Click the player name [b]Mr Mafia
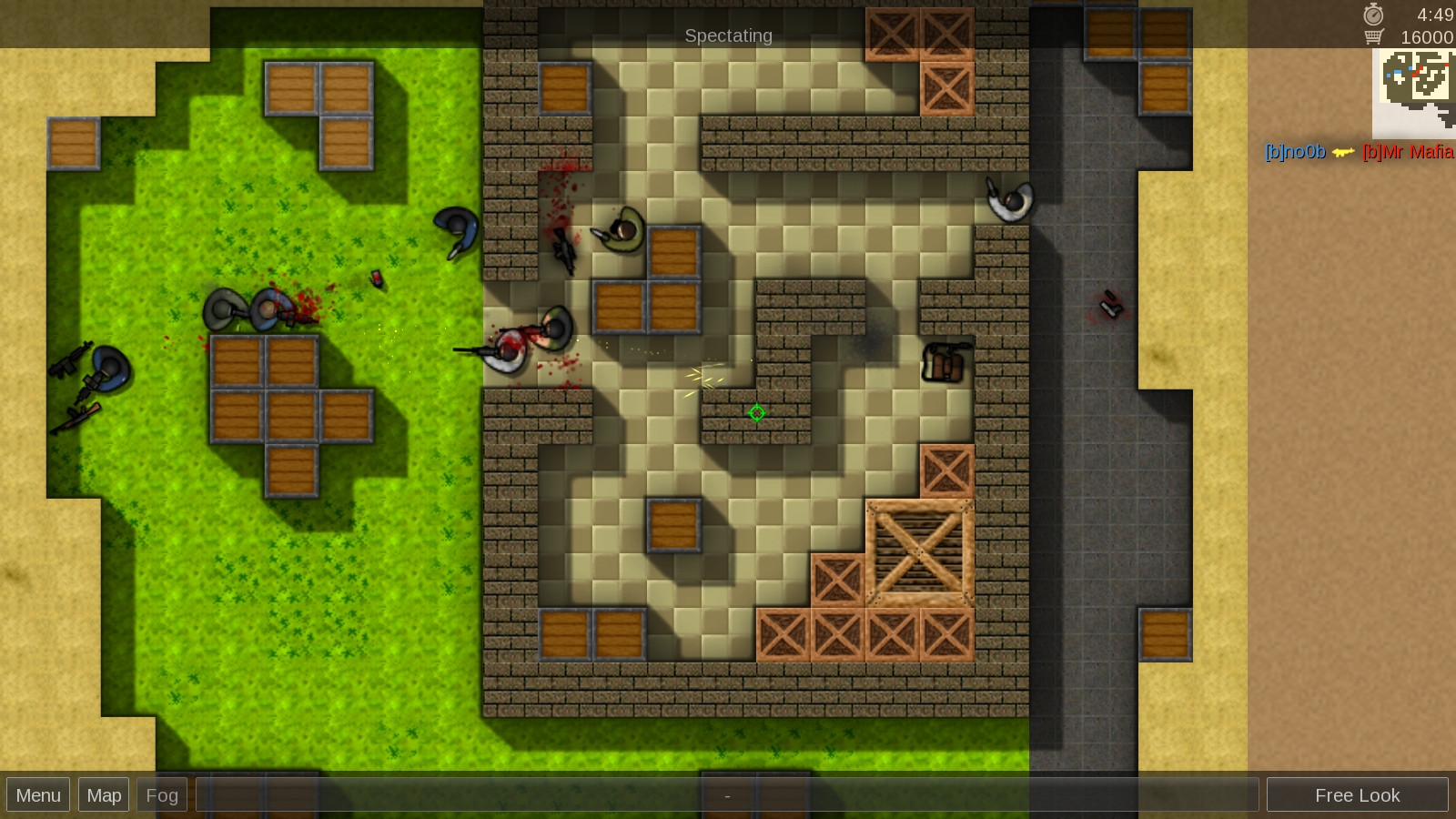The height and width of the screenshot is (819, 1456). [x=1409, y=154]
